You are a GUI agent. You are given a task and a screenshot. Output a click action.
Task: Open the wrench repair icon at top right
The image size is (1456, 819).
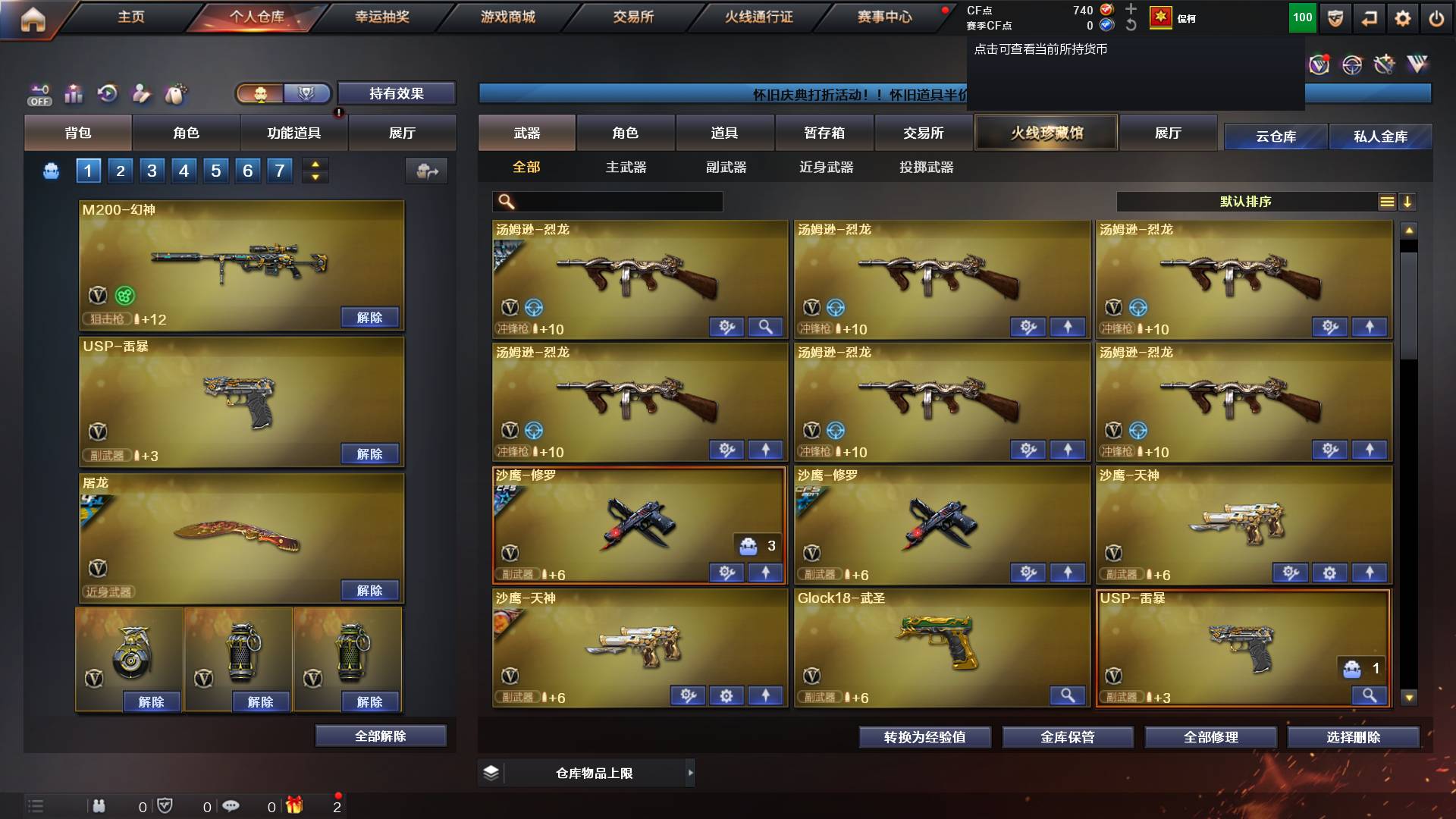point(1385,66)
